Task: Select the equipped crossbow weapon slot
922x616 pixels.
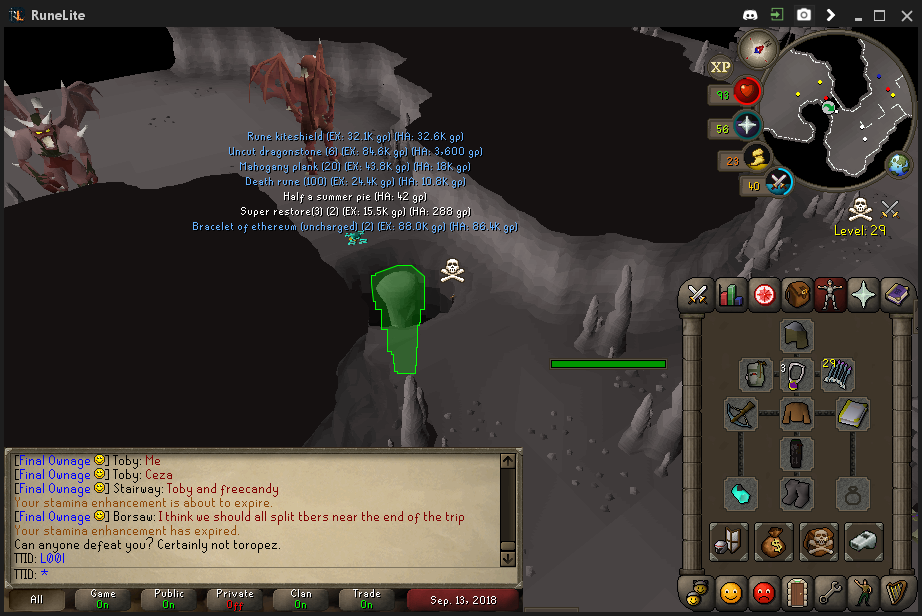Action: point(741,414)
